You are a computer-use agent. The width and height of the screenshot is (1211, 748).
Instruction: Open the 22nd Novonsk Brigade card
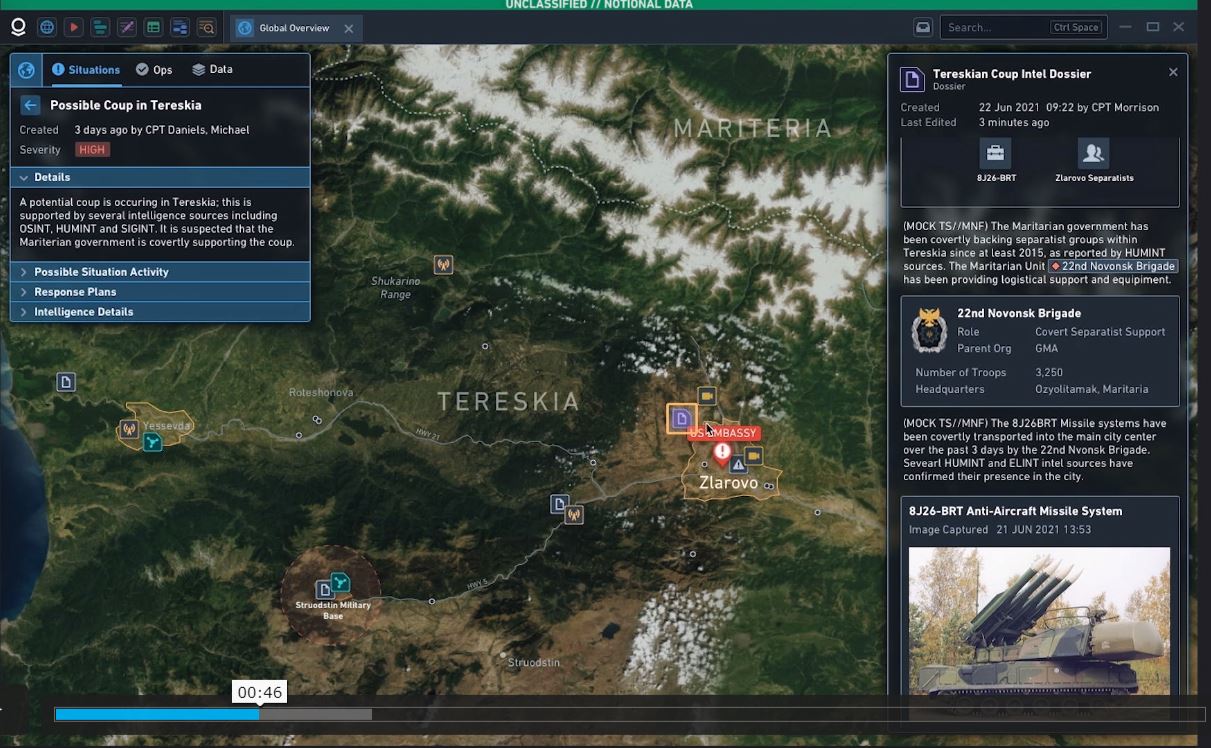coord(1039,350)
